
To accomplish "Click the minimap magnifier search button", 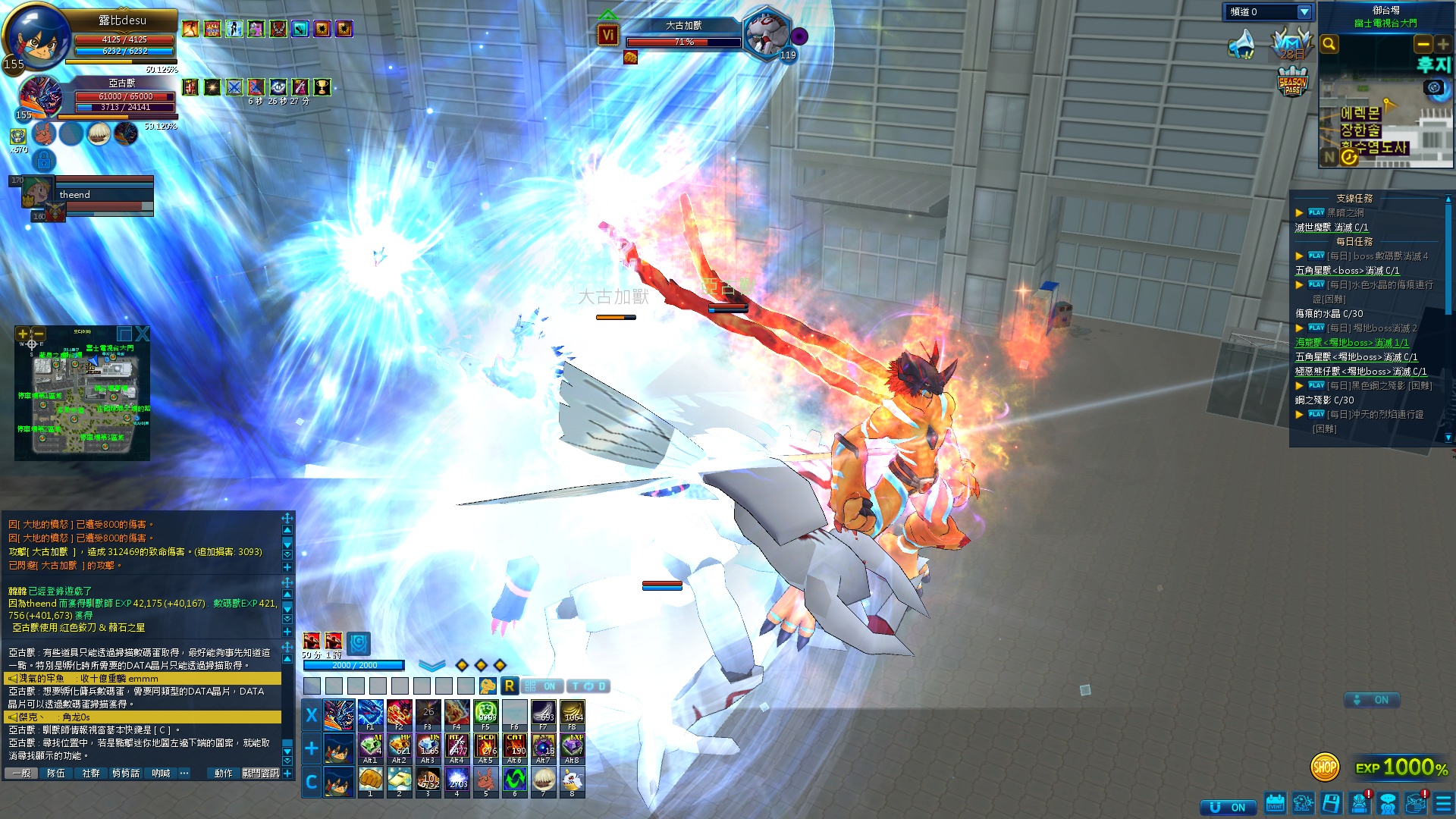I will point(1329,44).
